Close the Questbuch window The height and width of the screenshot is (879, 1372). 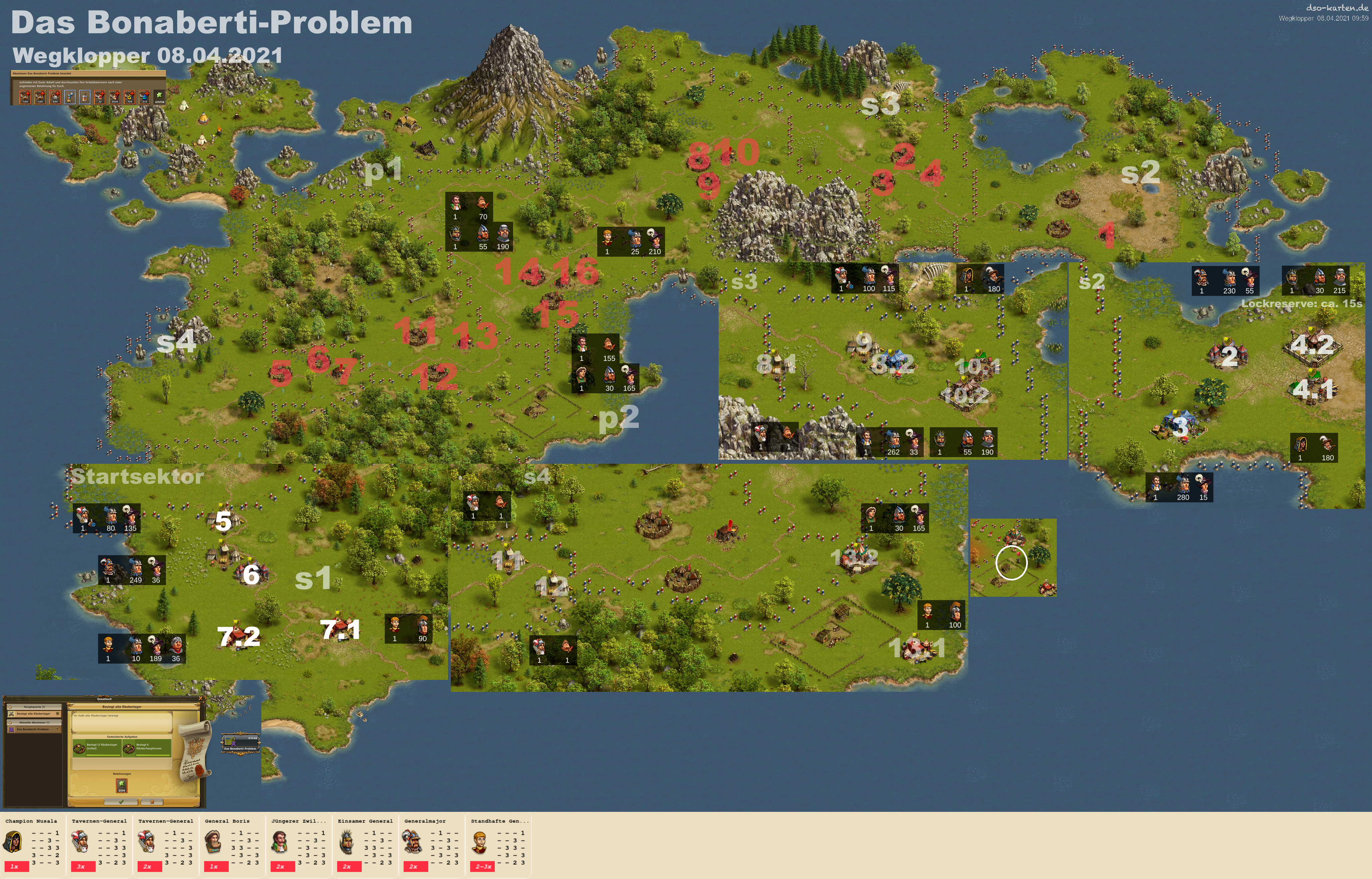coord(201,698)
